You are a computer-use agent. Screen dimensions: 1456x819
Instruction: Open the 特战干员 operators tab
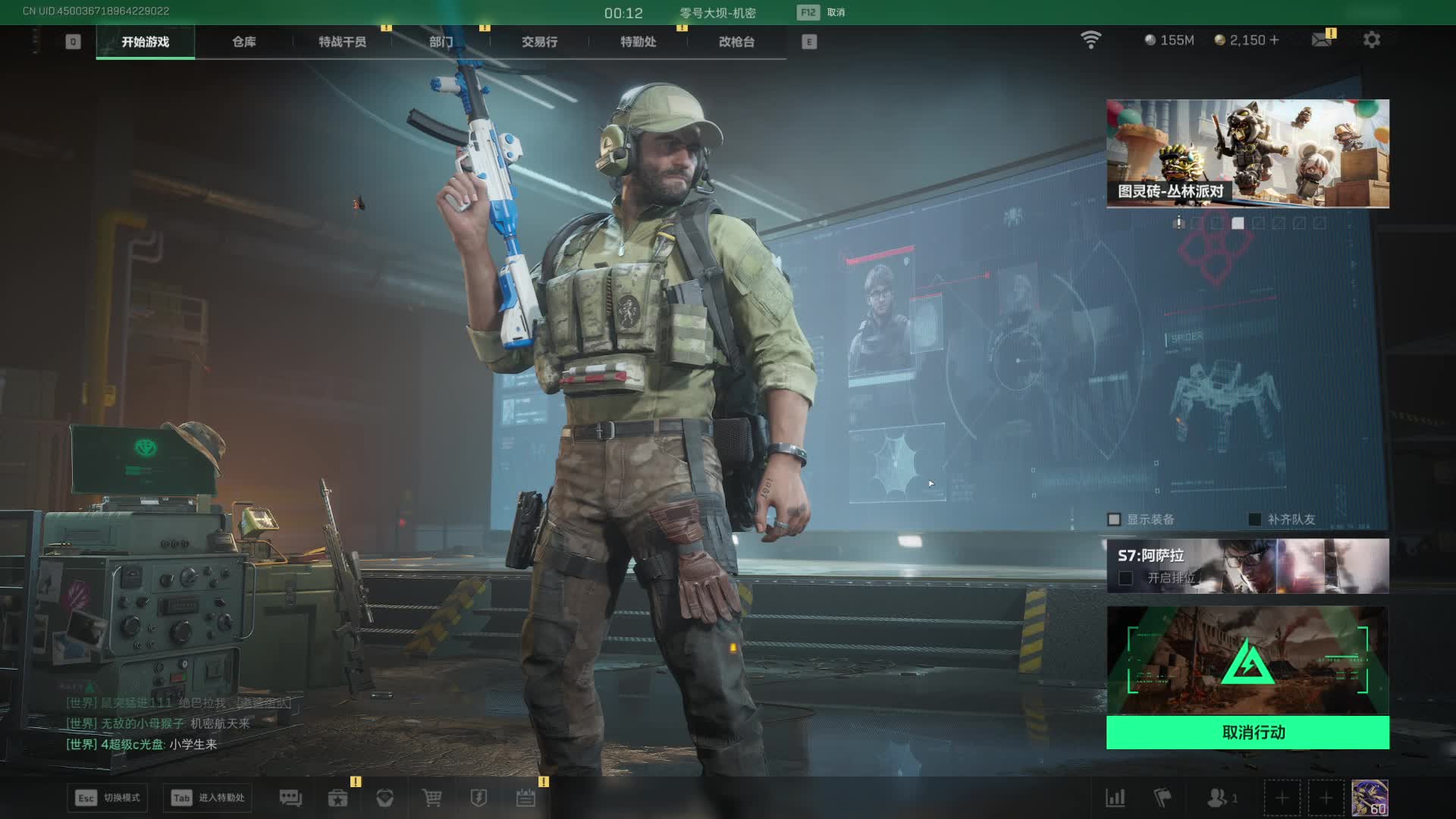point(342,42)
